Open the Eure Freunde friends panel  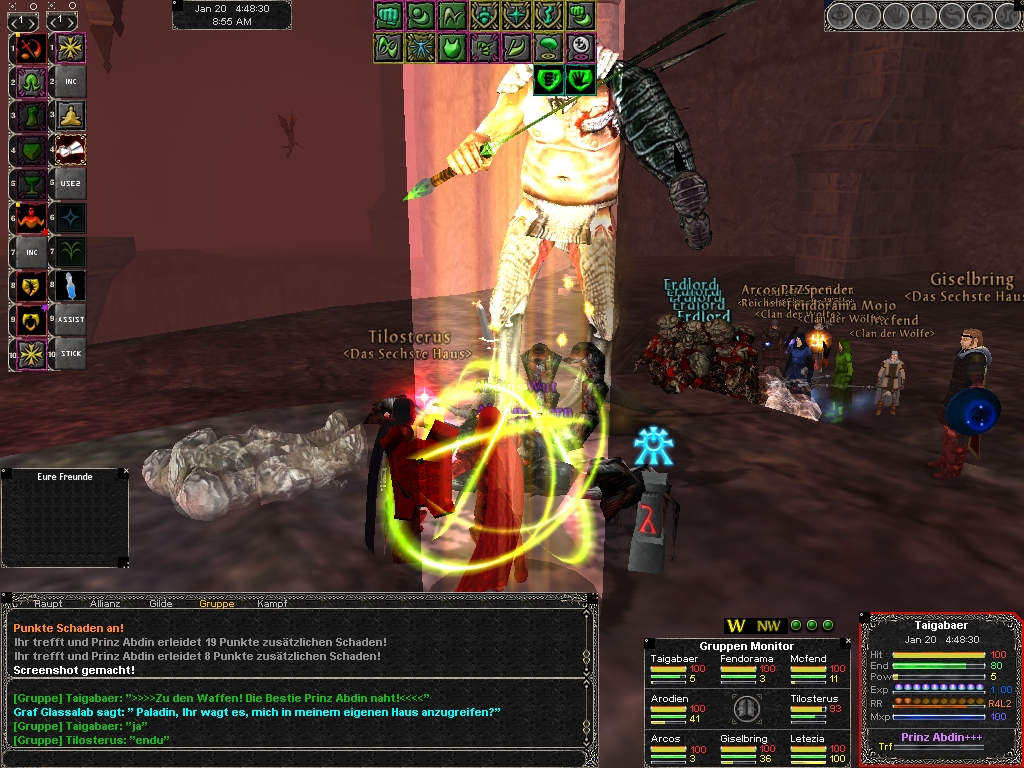[64, 477]
